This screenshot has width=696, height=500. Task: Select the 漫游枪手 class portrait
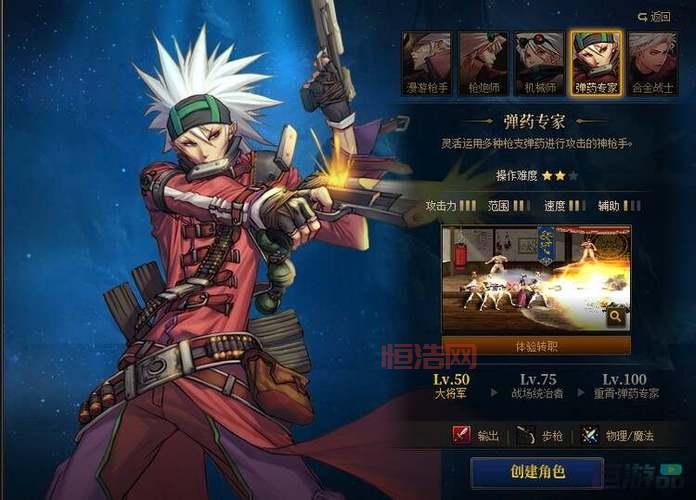(426, 63)
